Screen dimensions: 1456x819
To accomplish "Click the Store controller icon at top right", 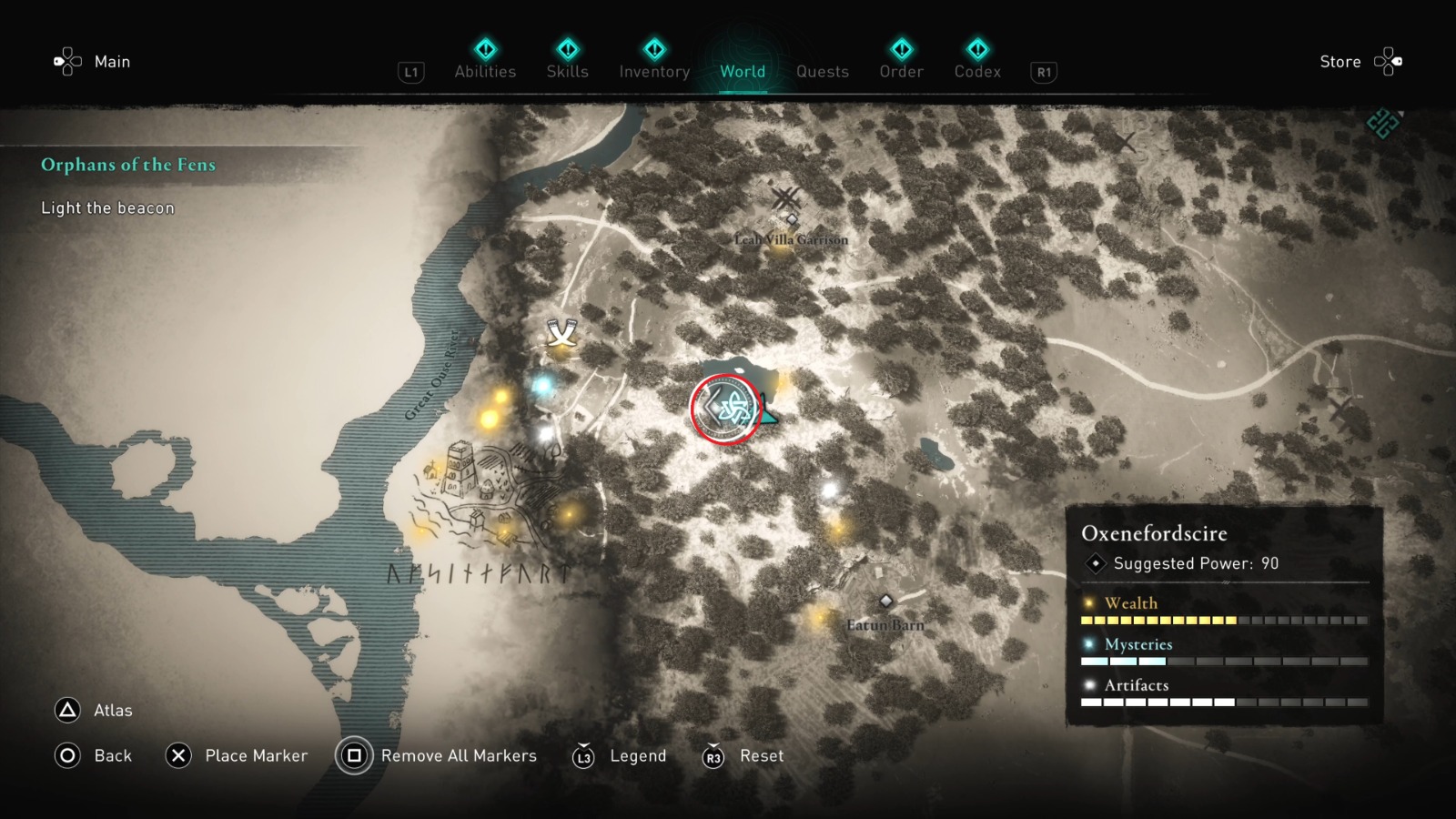I will tap(1390, 60).
